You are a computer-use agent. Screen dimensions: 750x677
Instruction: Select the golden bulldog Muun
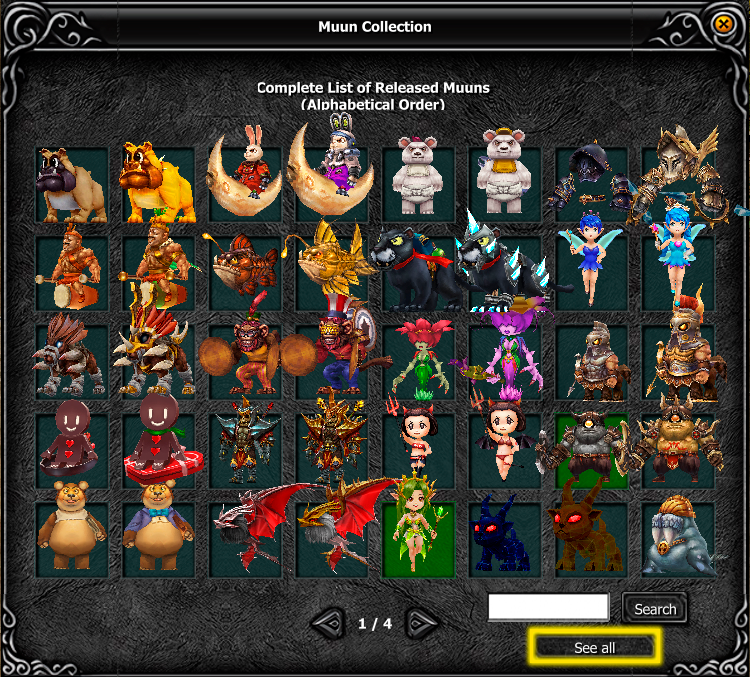click(x=157, y=185)
